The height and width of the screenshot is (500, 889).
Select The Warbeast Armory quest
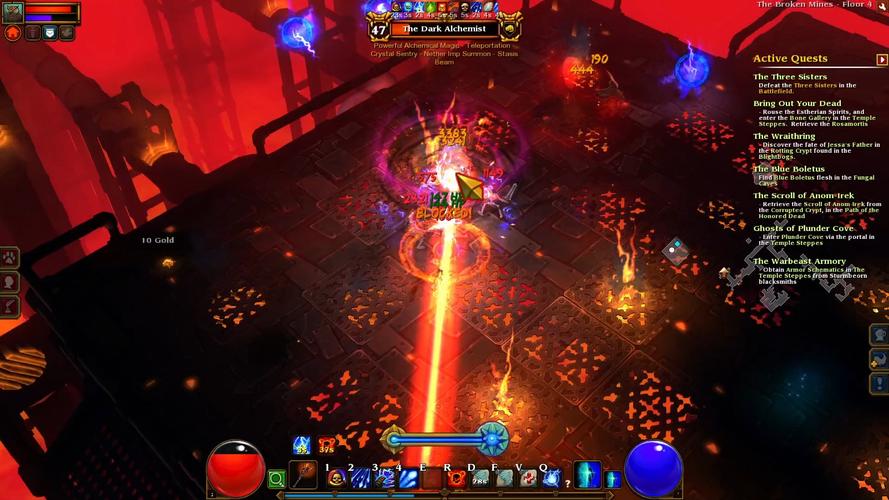(x=799, y=261)
